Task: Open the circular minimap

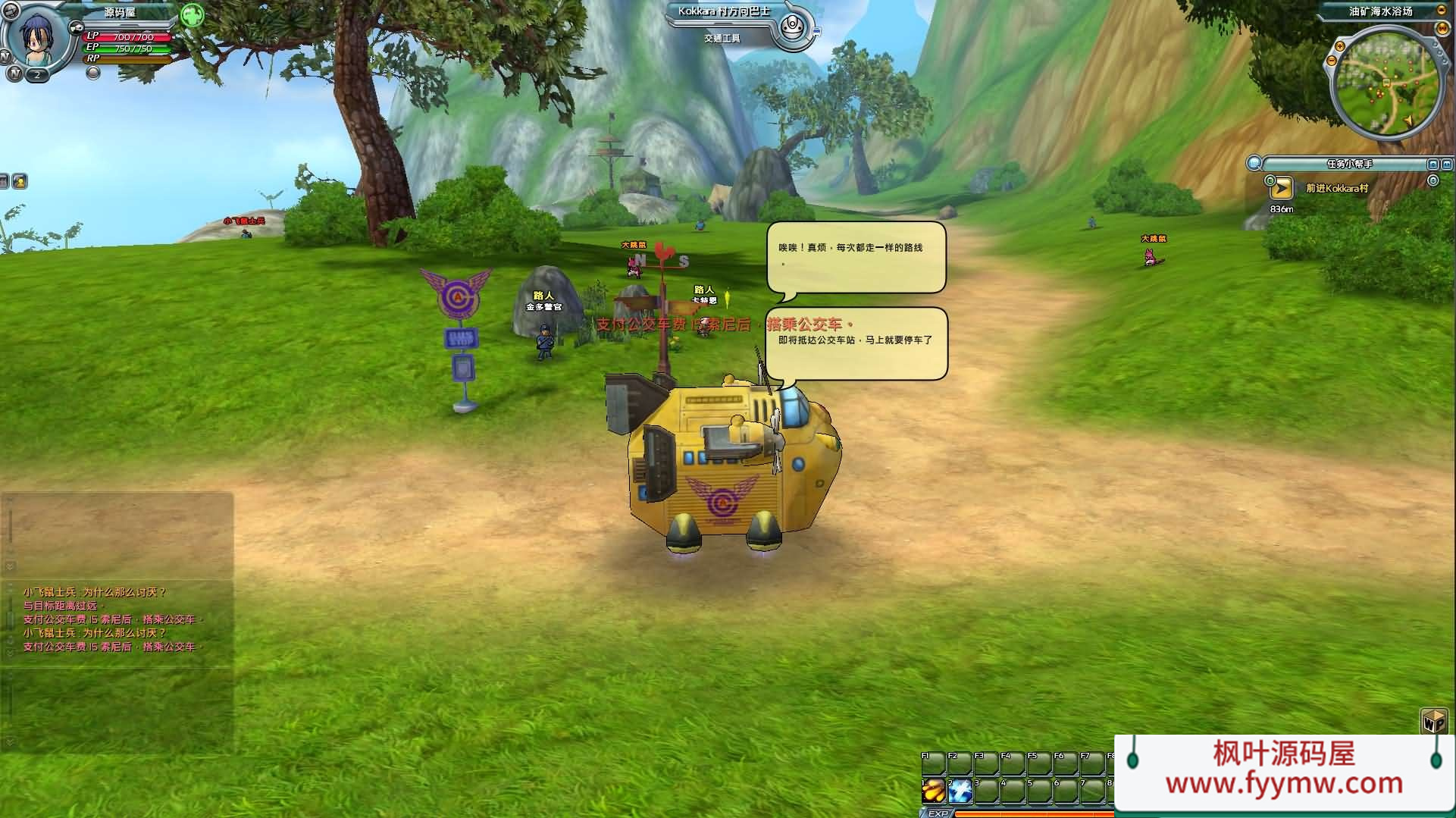Action: [1386, 89]
